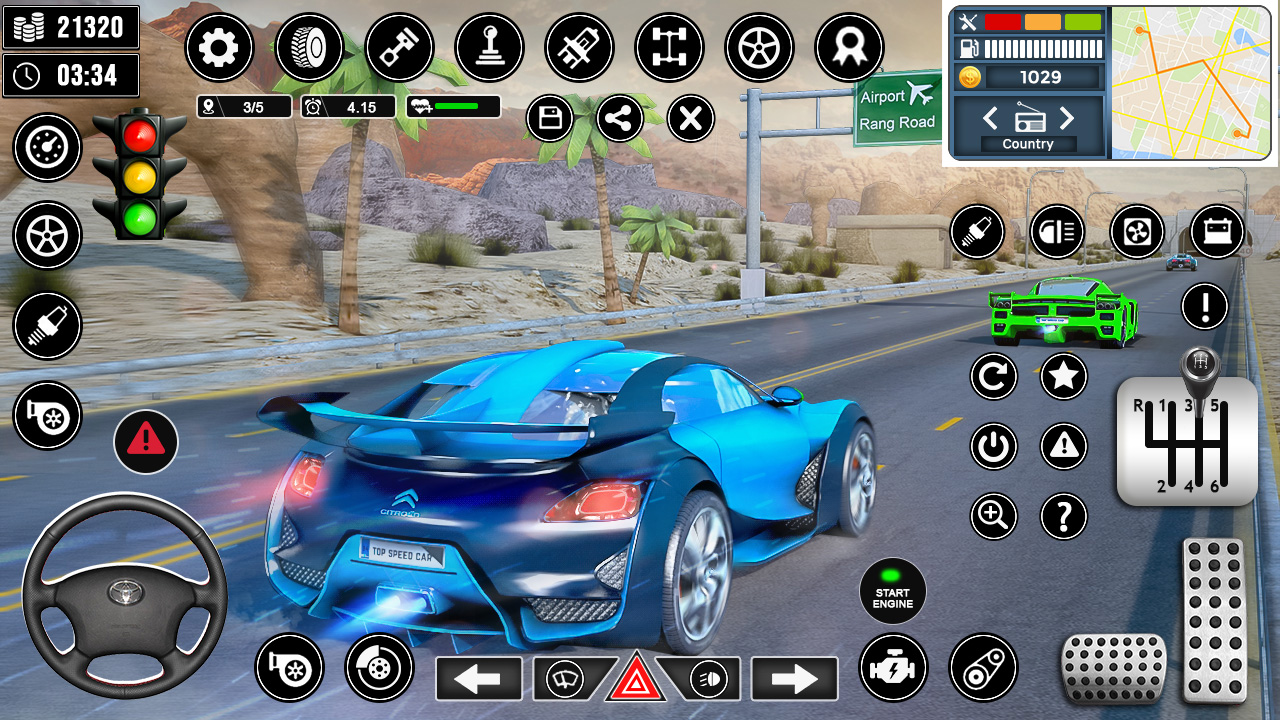Click the START ENGINE button
The image size is (1280, 720).
(x=893, y=591)
